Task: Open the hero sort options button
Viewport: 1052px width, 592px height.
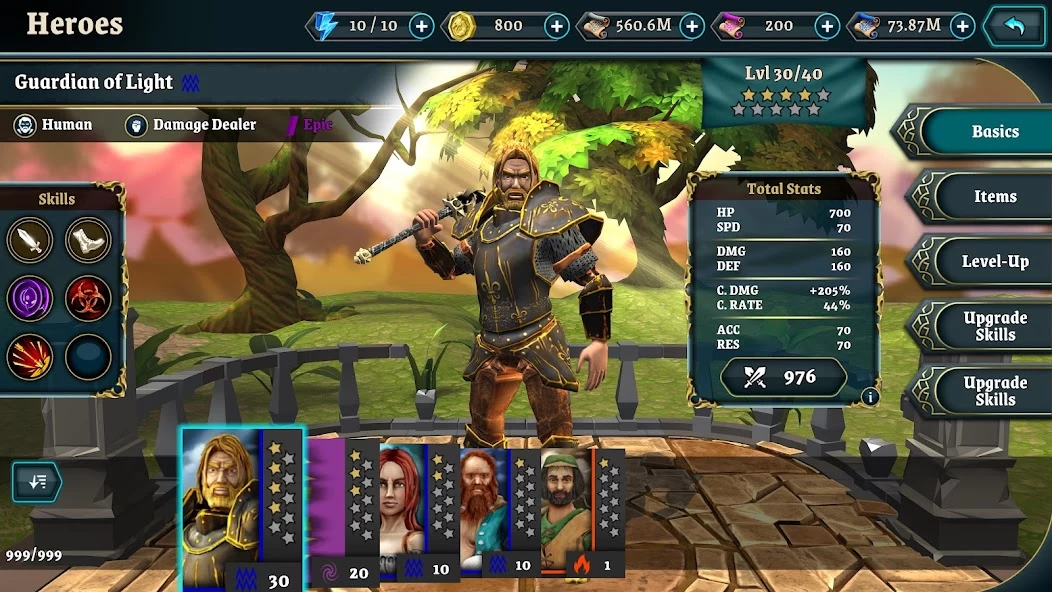Action: [x=37, y=482]
